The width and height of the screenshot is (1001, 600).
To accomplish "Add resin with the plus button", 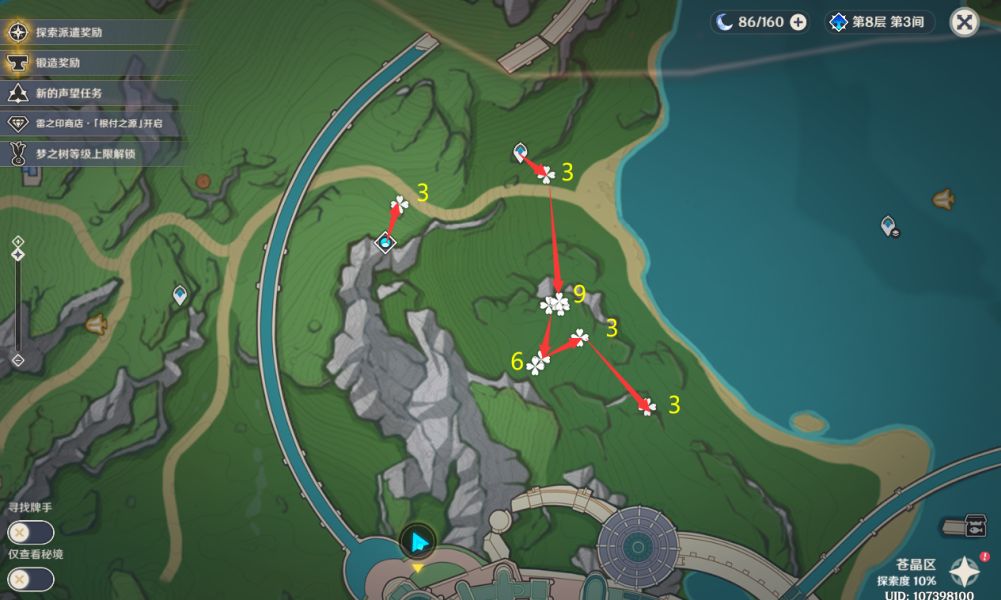I will pos(798,22).
